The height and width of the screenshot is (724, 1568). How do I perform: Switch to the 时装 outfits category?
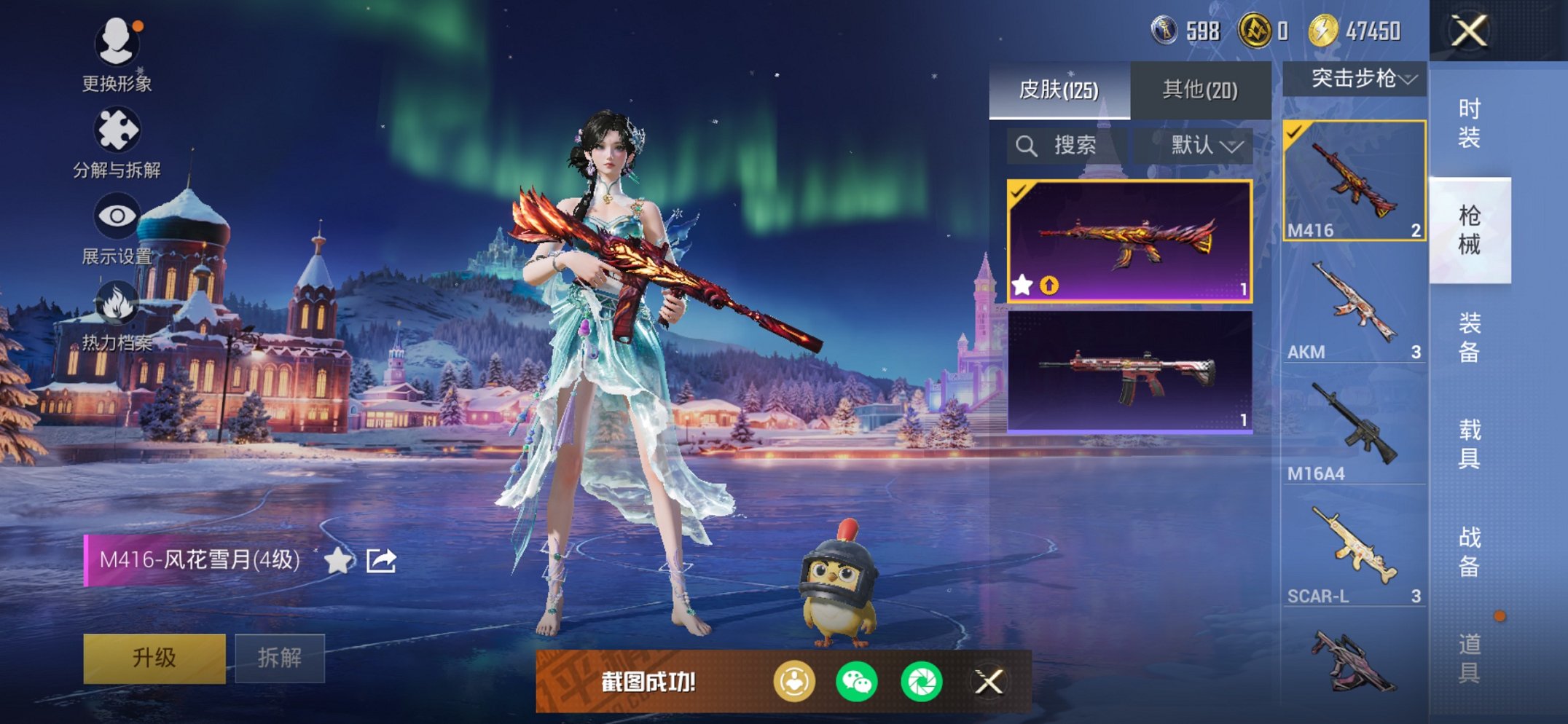[x=1469, y=123]
